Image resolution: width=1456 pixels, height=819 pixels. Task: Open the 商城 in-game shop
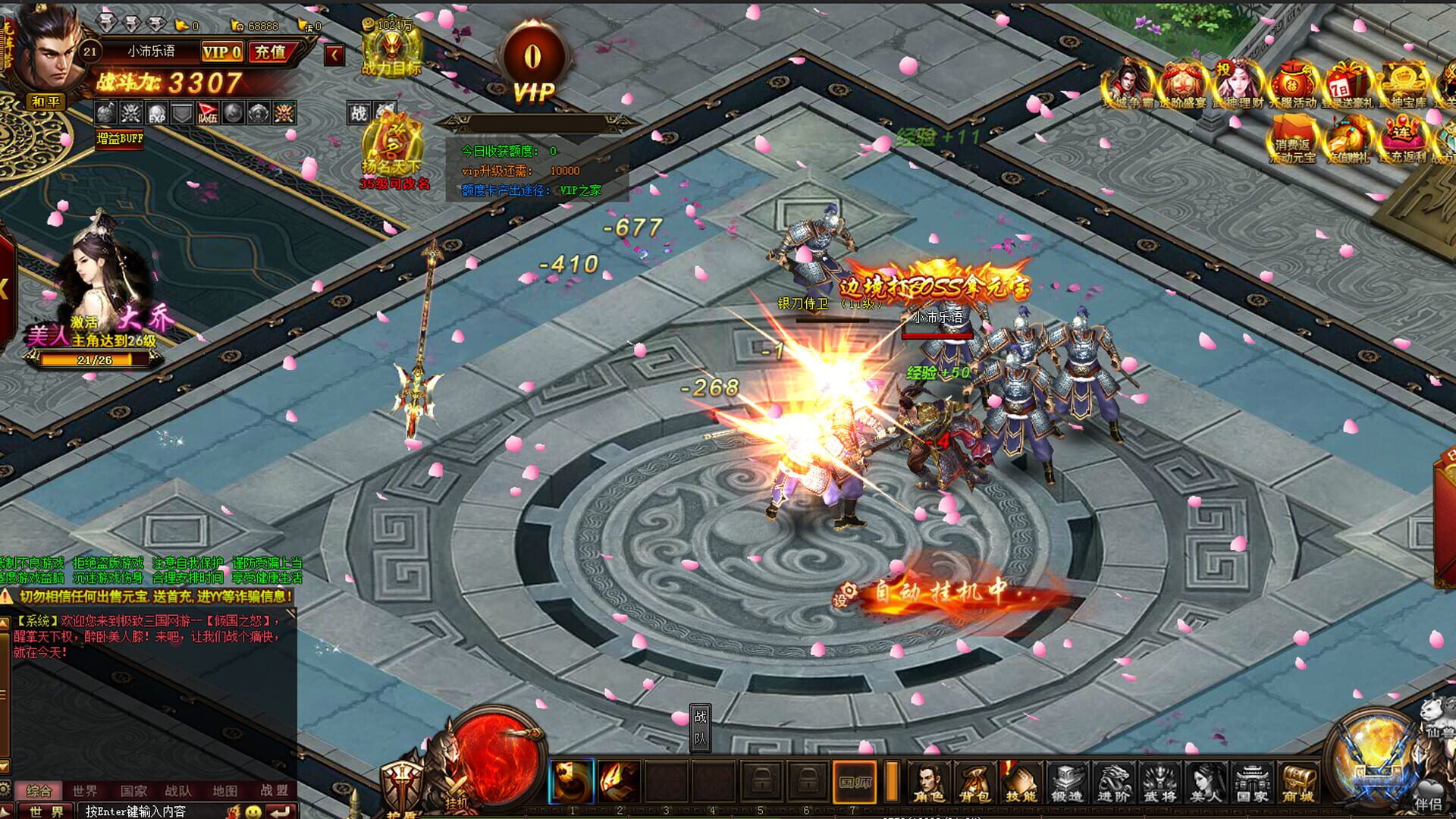click(1299, 782)
